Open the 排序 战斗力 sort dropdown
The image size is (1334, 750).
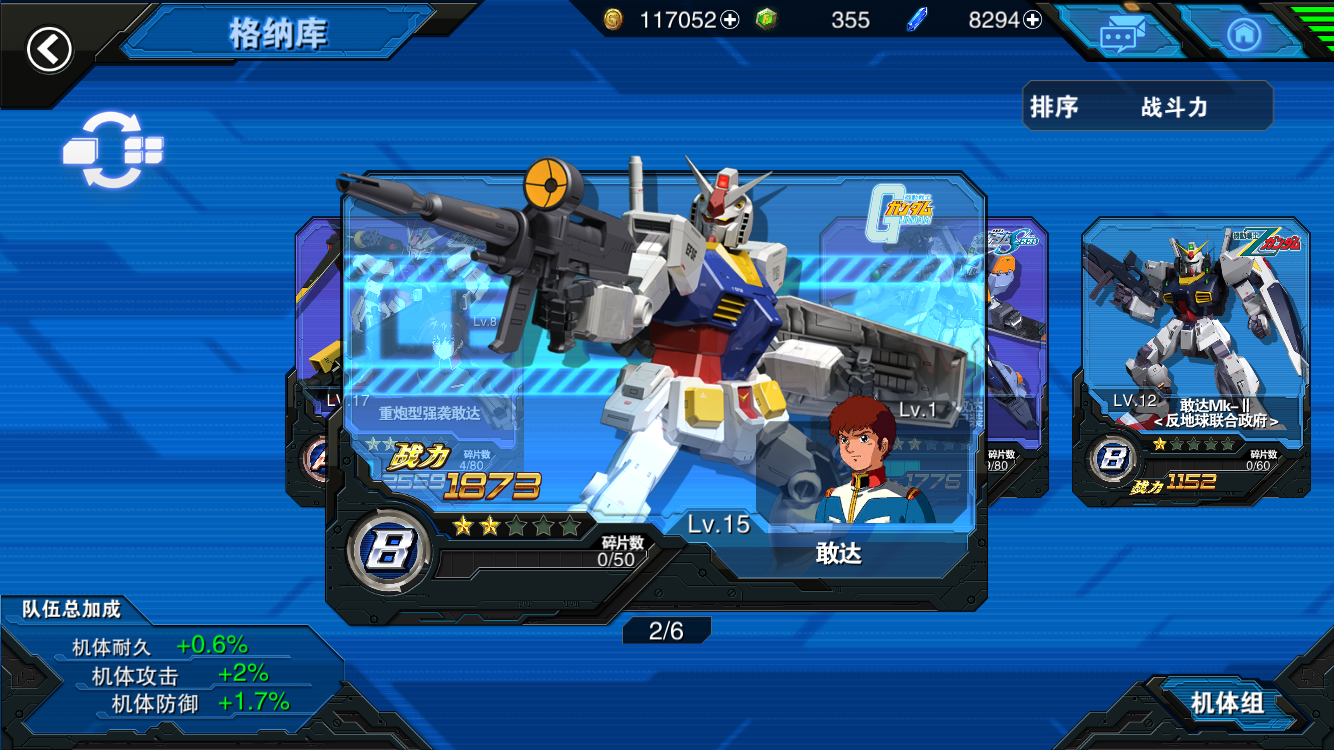[1147, 107]
